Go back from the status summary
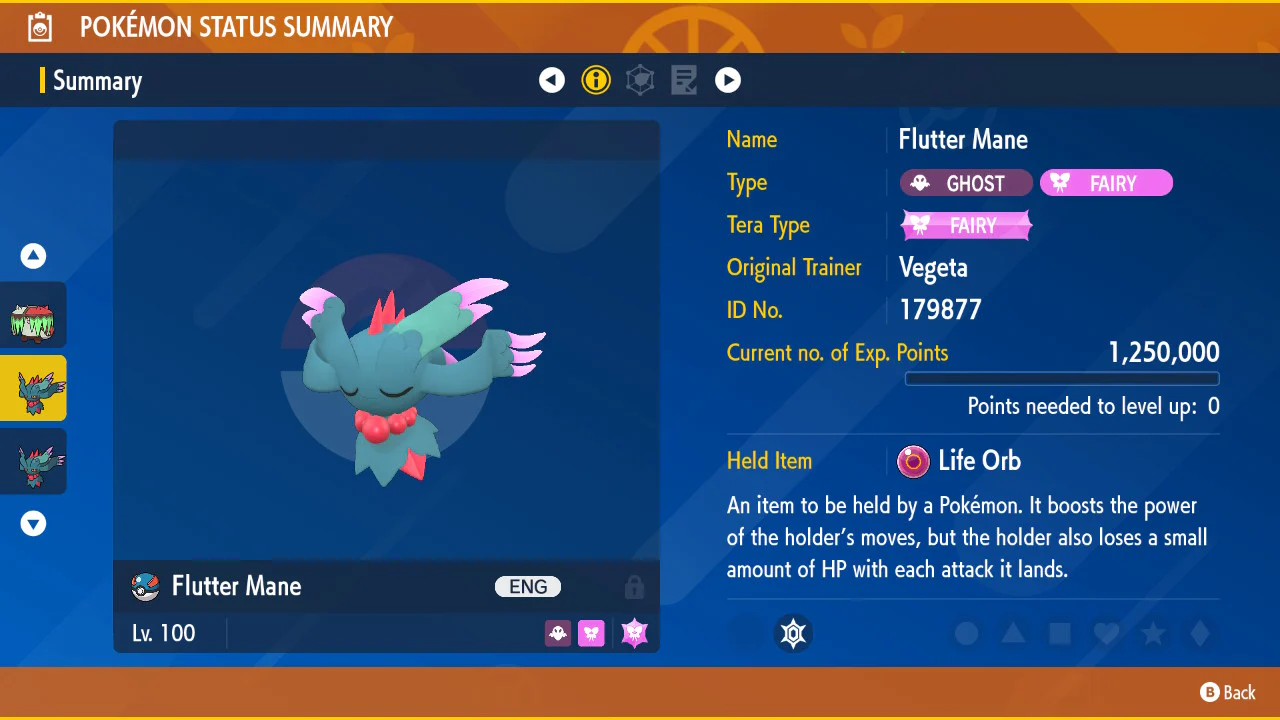1280x720 pixels. (1228, 692)
